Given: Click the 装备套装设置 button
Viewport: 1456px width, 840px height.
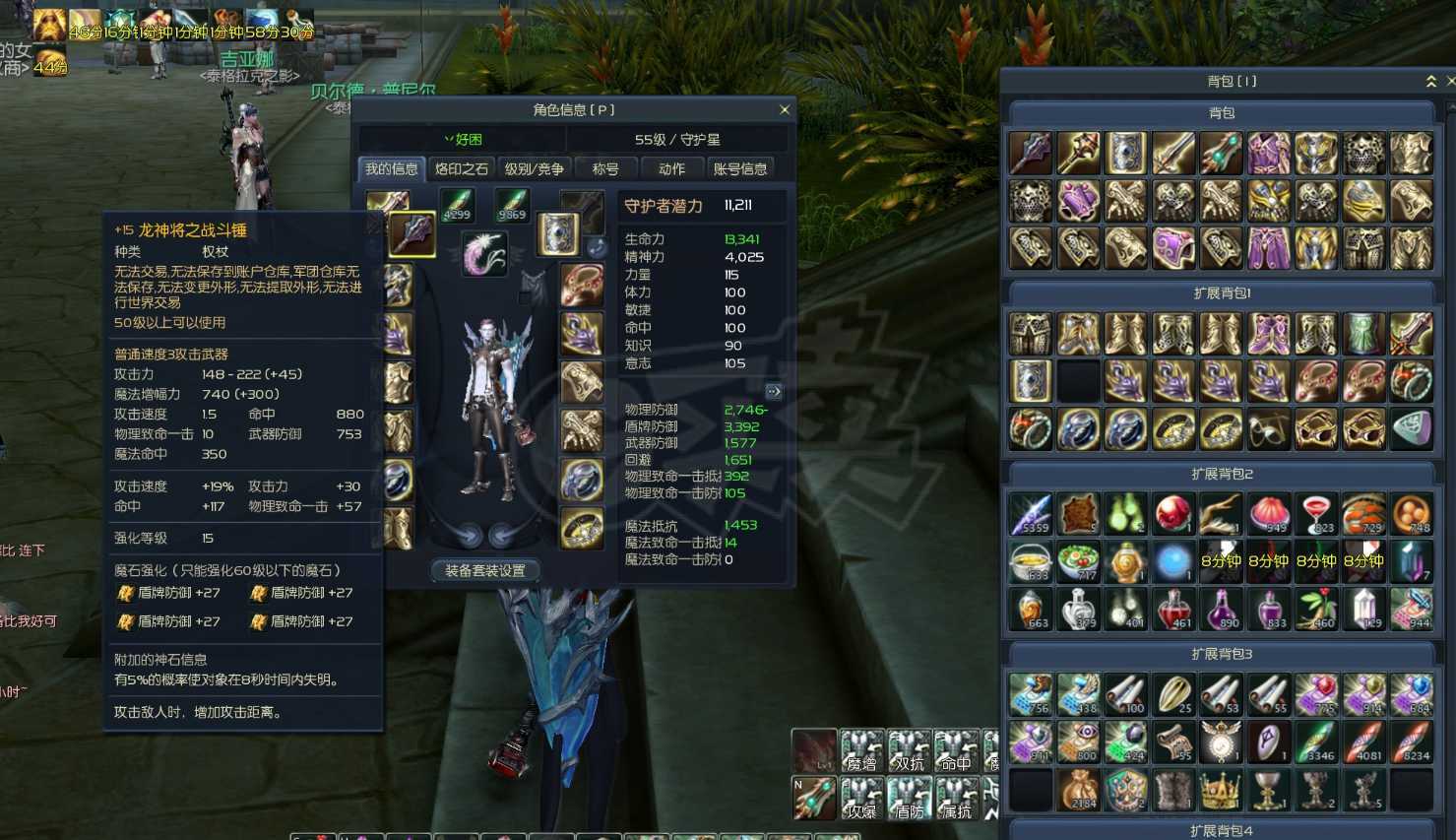Looking at the screenshot, I should coord(484,570).
